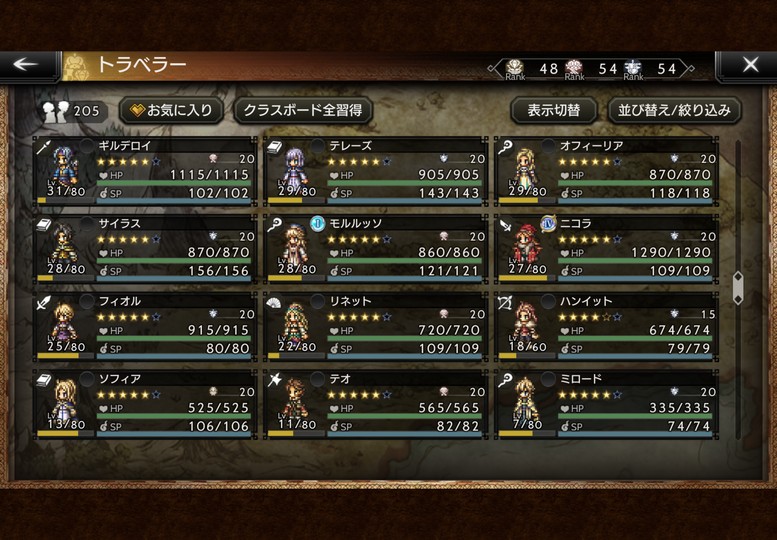The width and height of the screenshot is (777, 540).
Task: Pick traveler サイラス card
Action: point(145,249)
